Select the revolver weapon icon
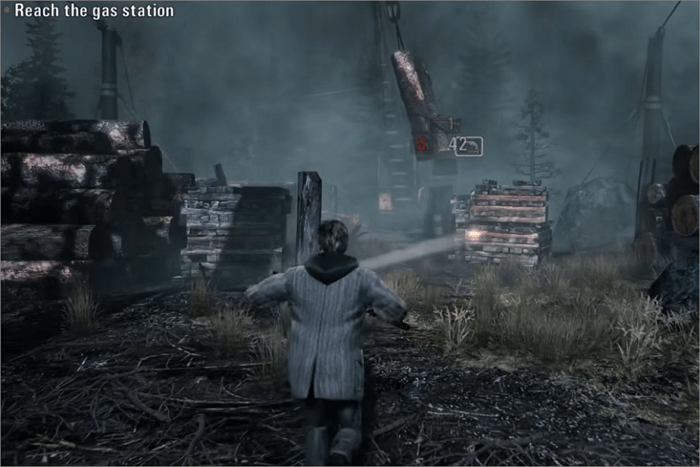The image size is (700, 467). (x=473, y=146)
